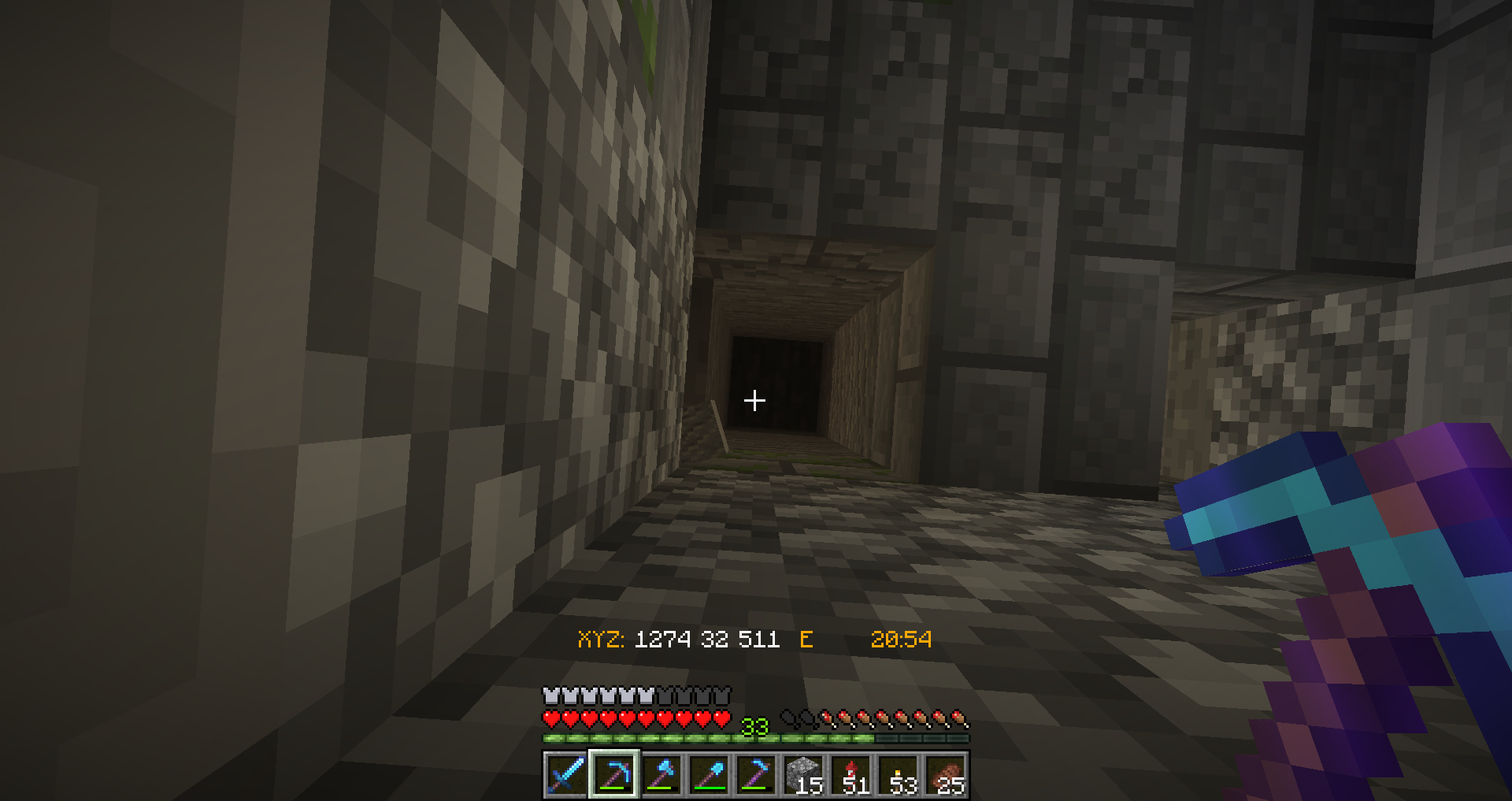Select the diamond sword hotbar slot

tap(566, 774)
